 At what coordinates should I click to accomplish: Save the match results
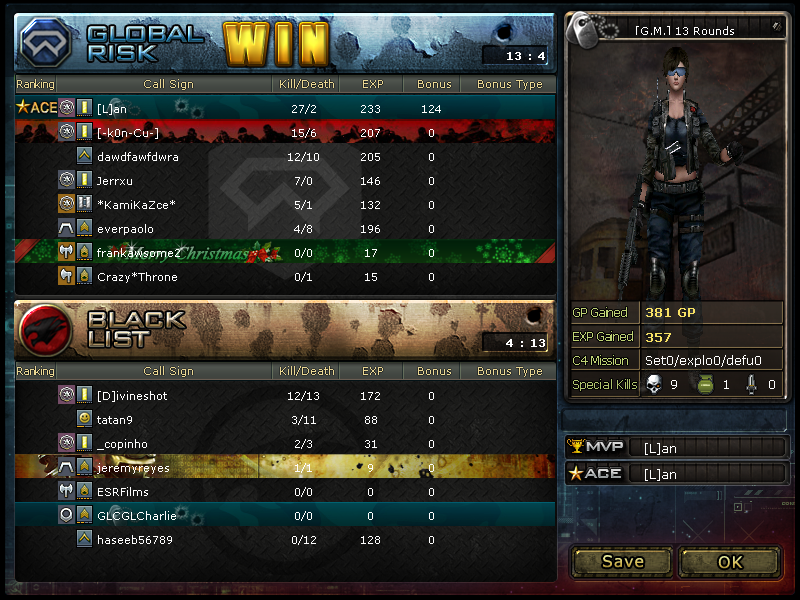[622, 561]
